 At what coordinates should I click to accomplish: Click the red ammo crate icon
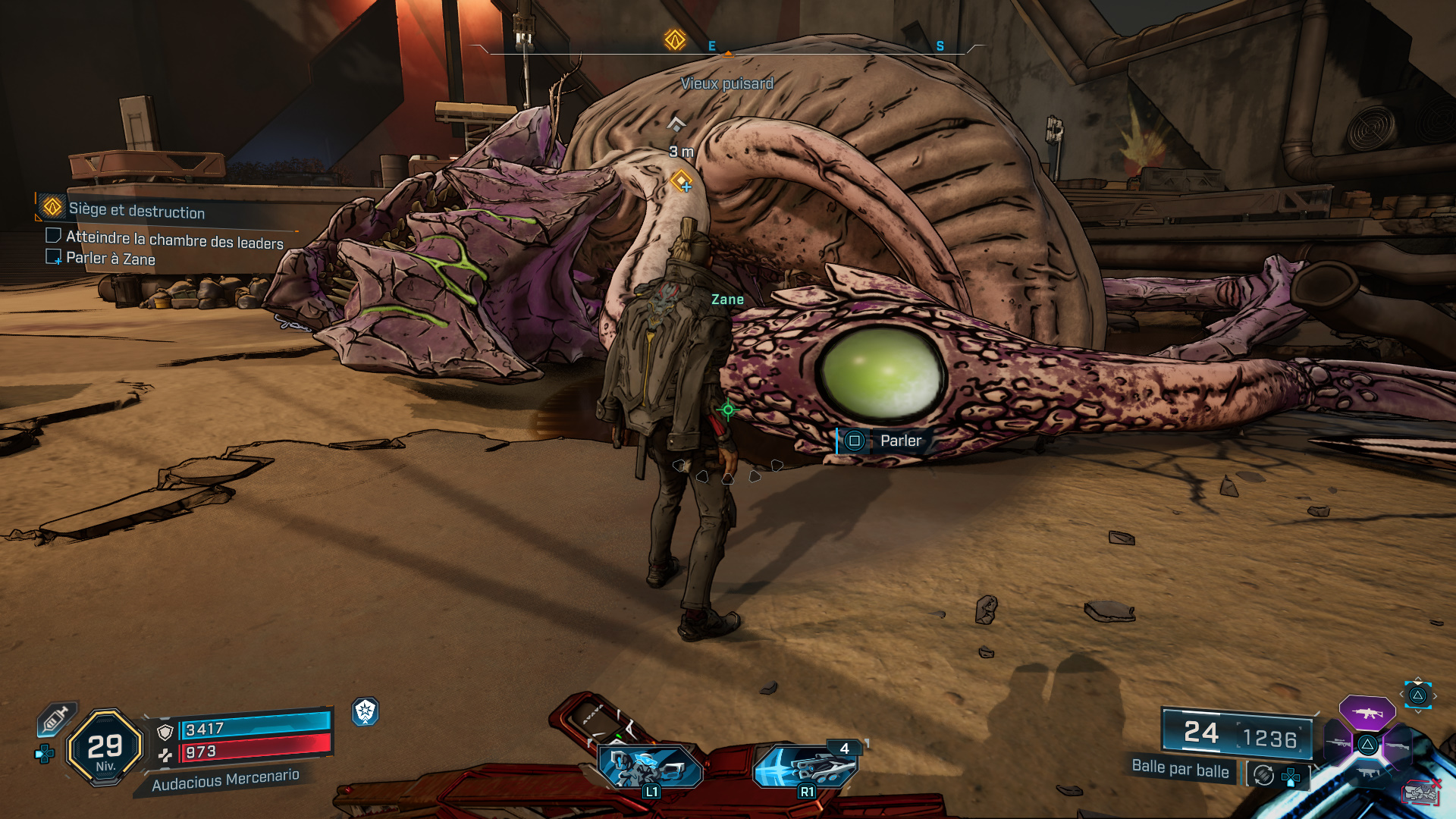pyautogui.click(x=1421, y=792)
